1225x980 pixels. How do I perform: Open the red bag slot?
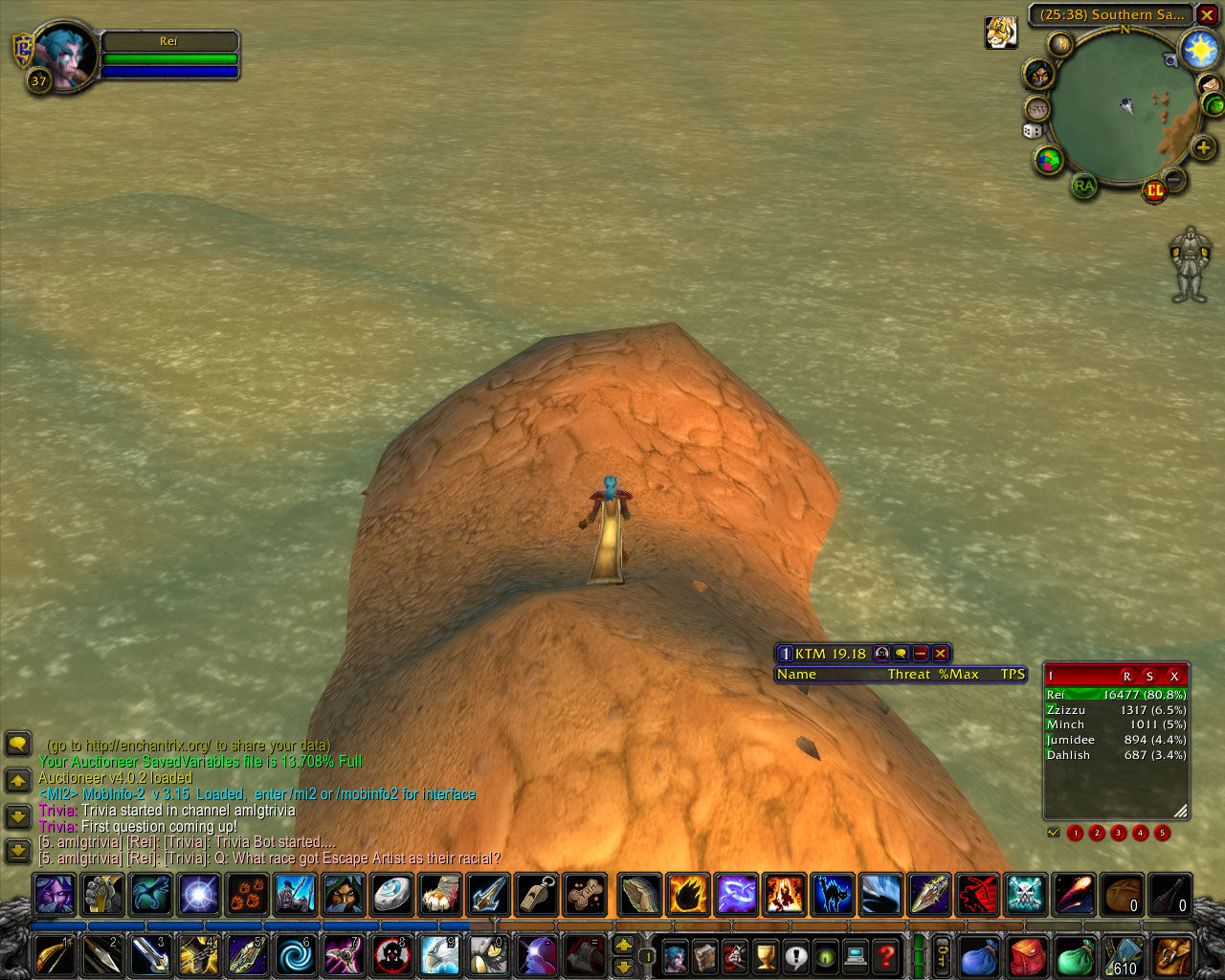tap(1028, 955)
